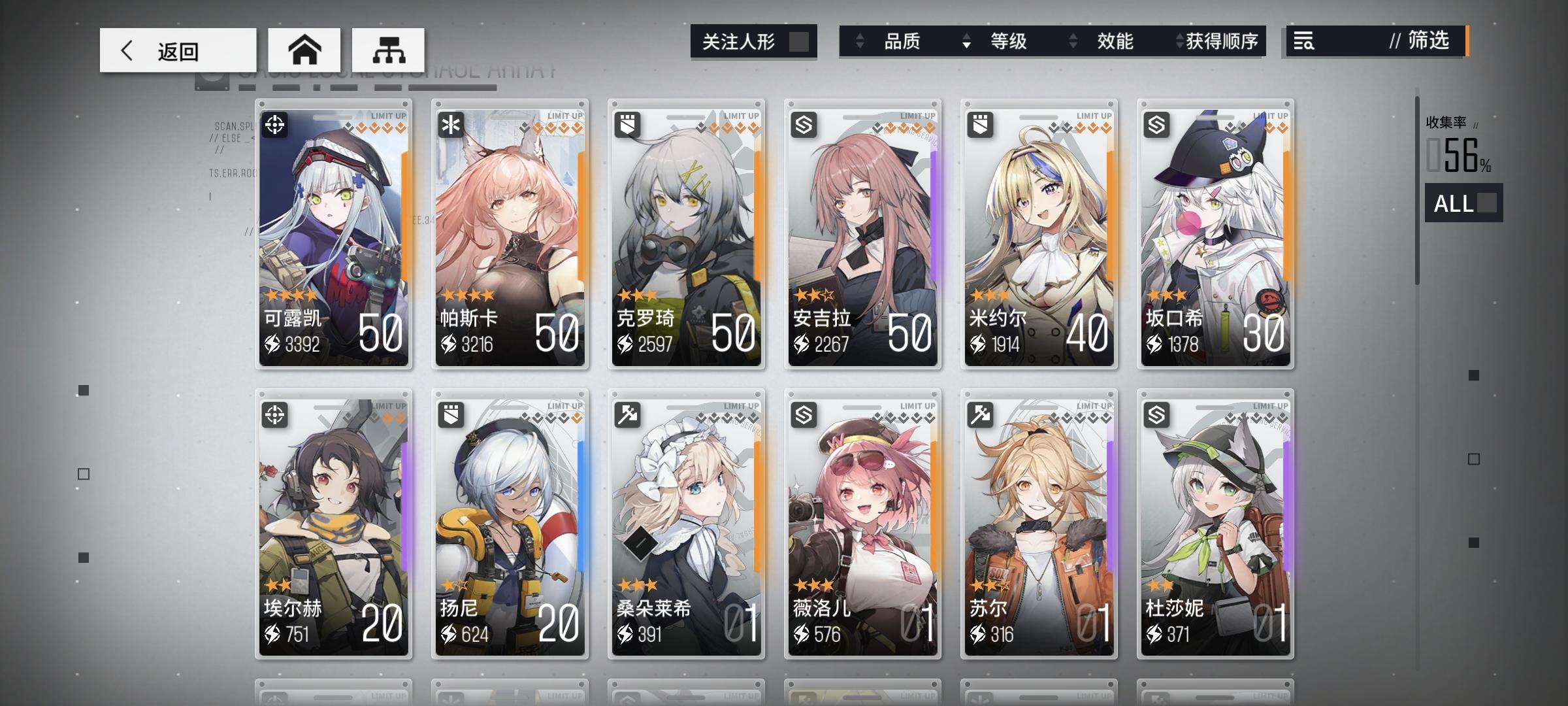Open the 筛选 filter panel

[1424, 42]
